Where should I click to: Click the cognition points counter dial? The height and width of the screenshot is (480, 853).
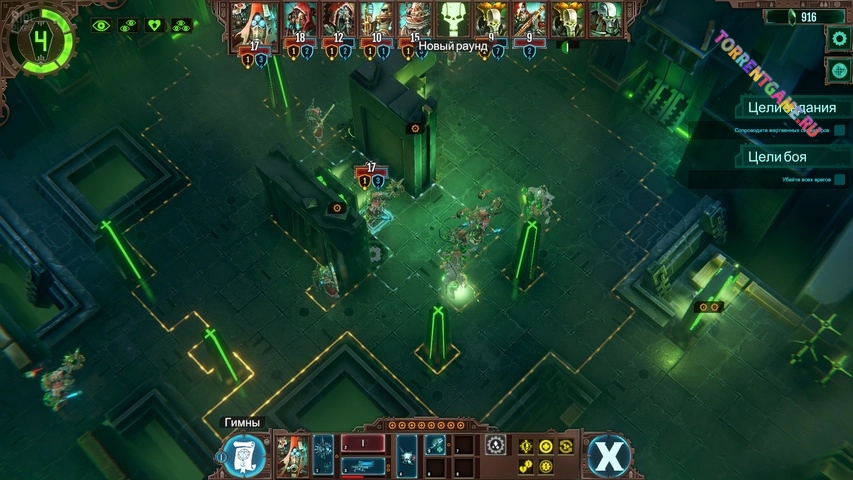(38, 42)
